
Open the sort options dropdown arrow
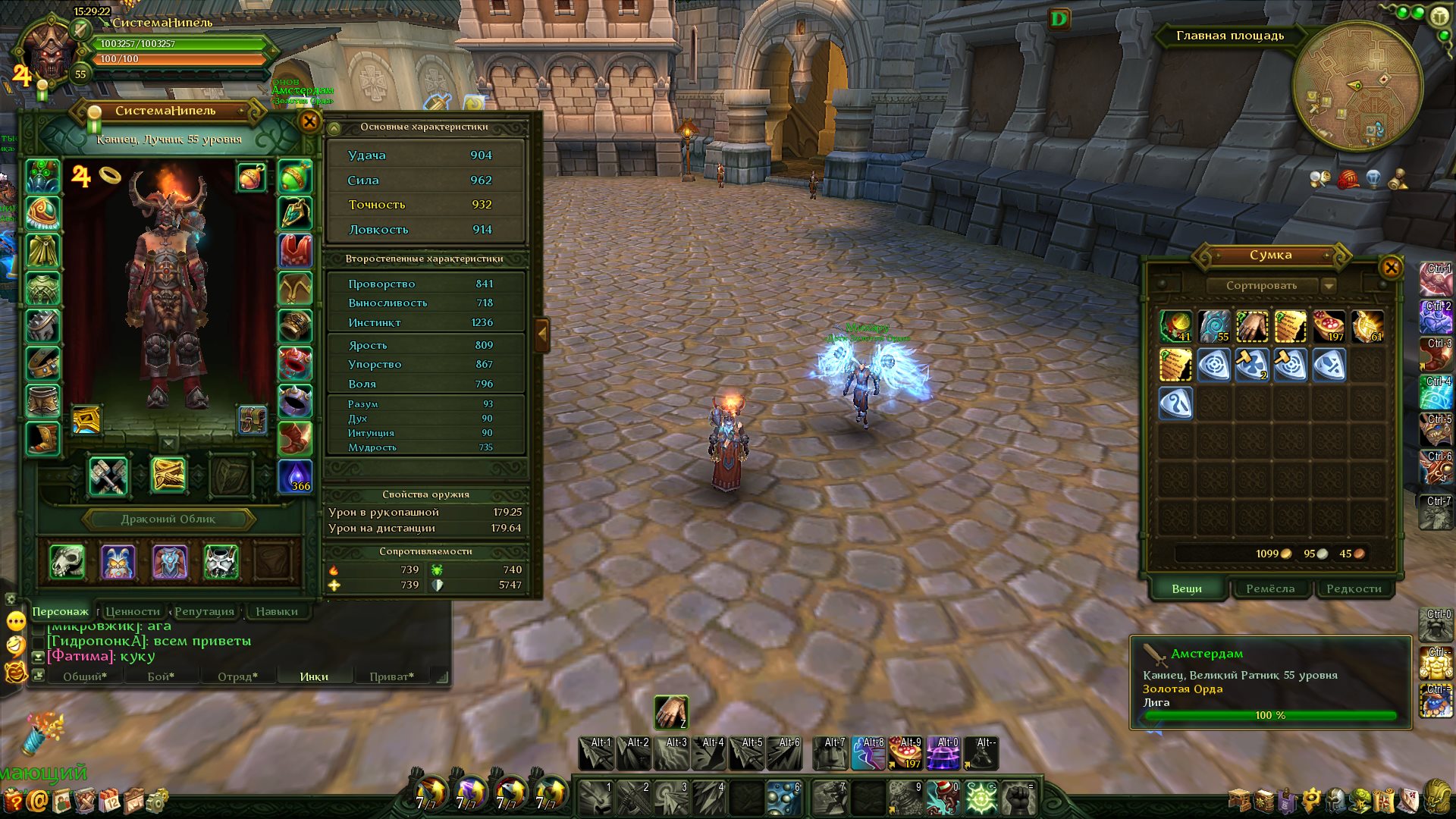point(1328,286)
